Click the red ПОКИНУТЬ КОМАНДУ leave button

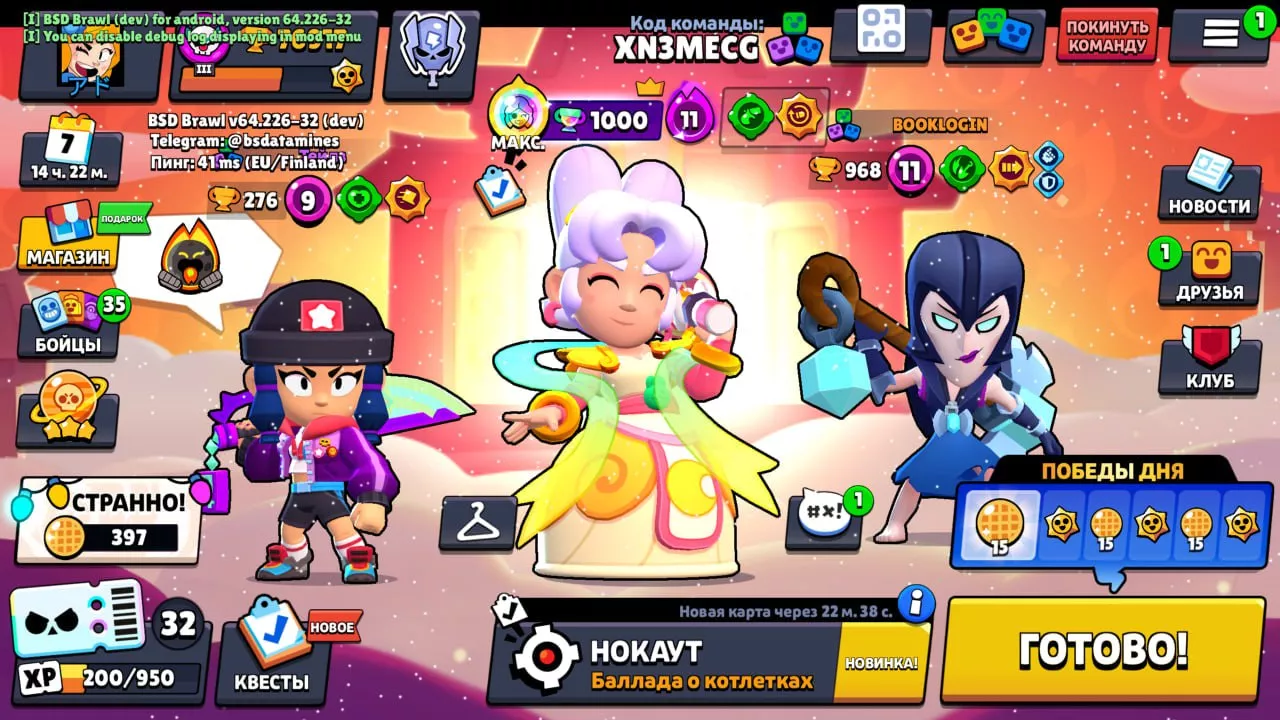[1106, 36]
